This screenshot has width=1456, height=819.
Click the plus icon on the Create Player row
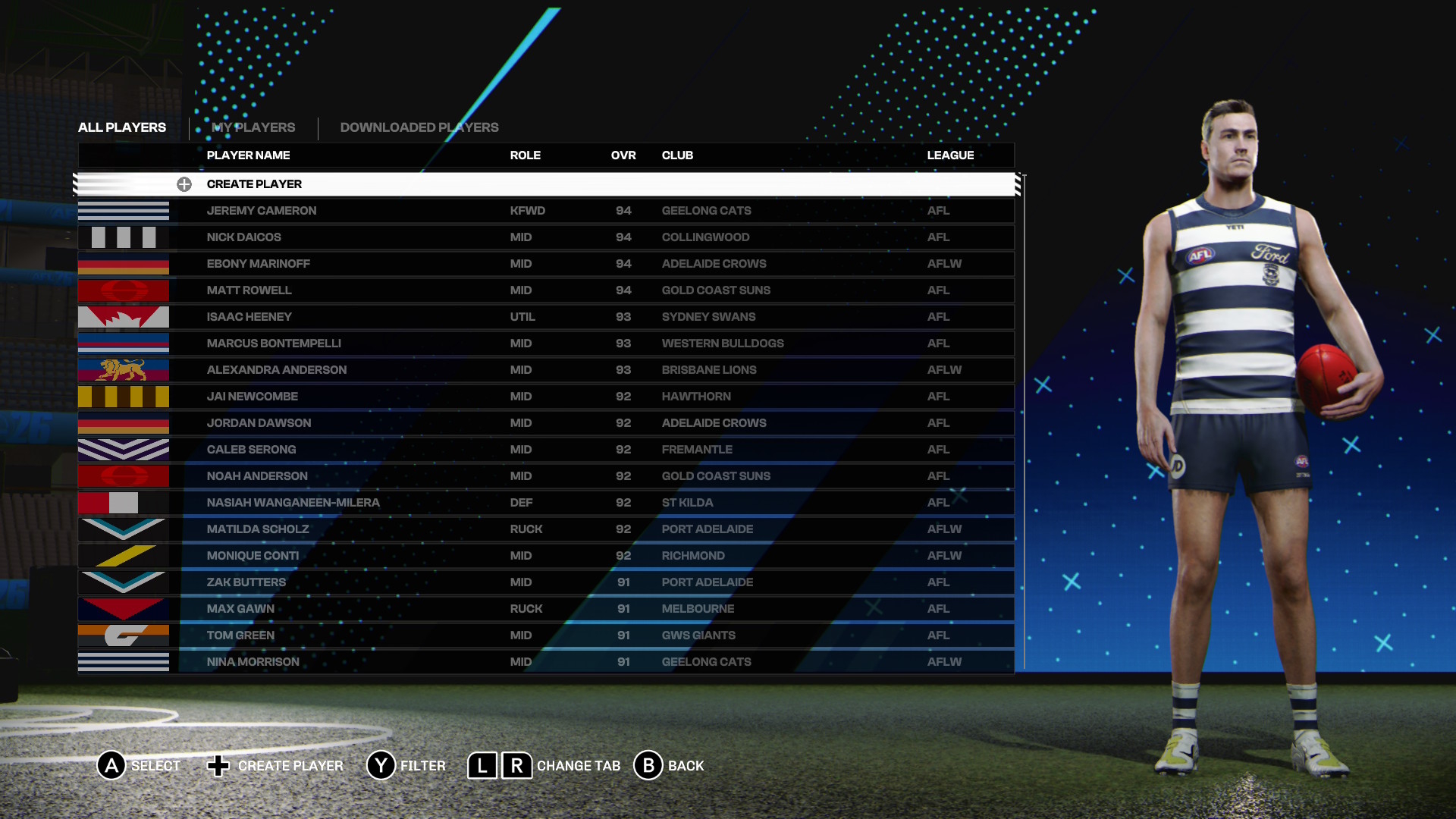coord(184,184)
